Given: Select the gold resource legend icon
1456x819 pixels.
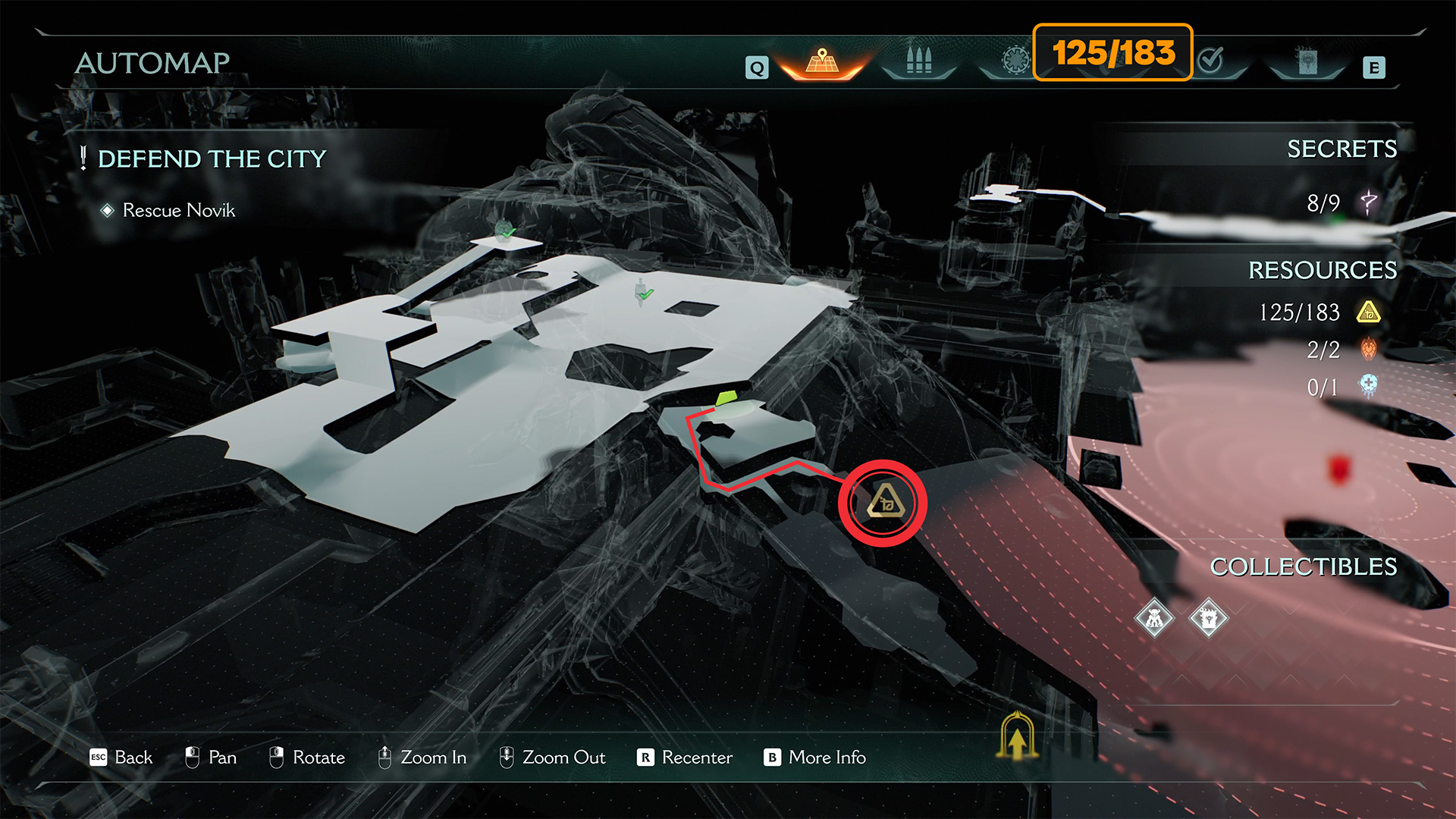Looking at the screenshot, I should click(x=1368, y=312).
